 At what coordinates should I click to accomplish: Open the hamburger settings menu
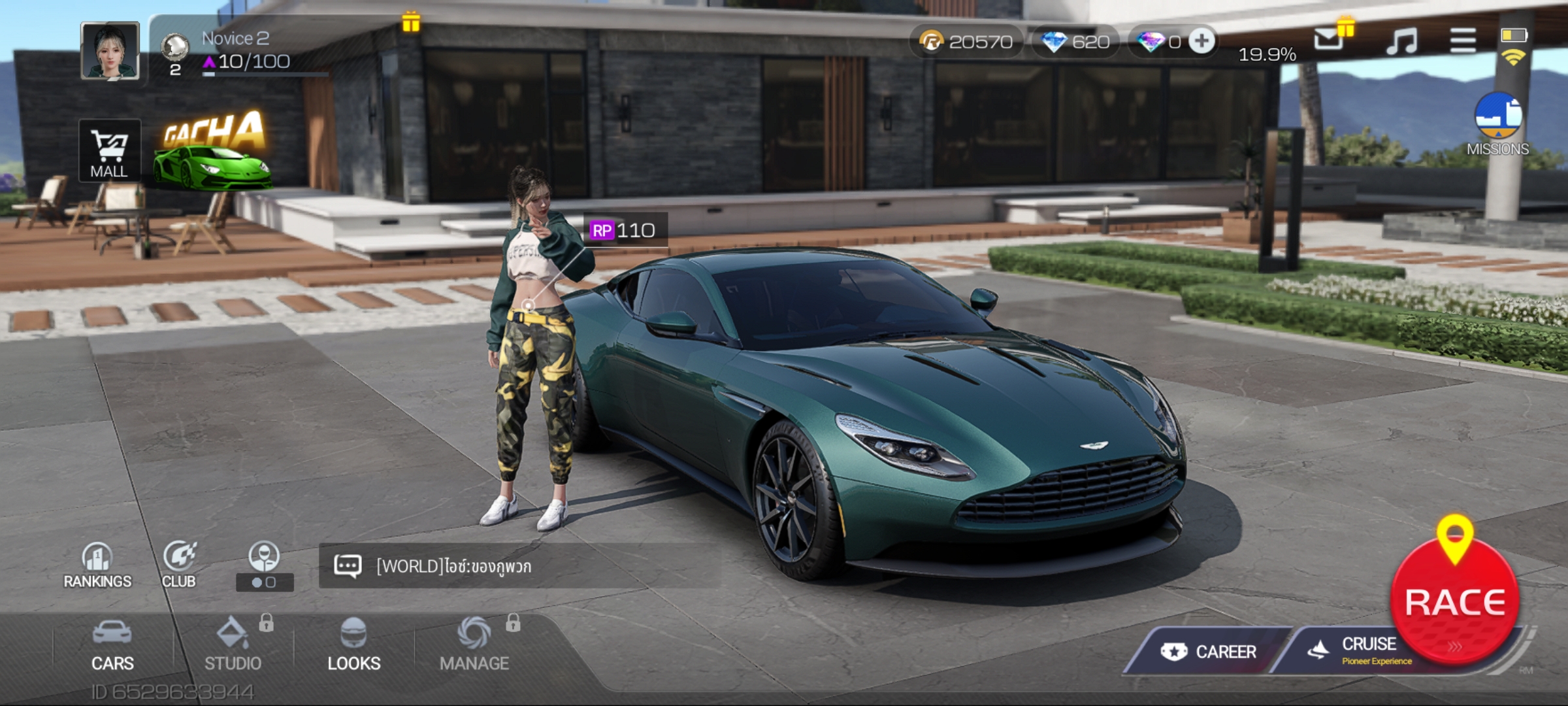point(1462,41)
